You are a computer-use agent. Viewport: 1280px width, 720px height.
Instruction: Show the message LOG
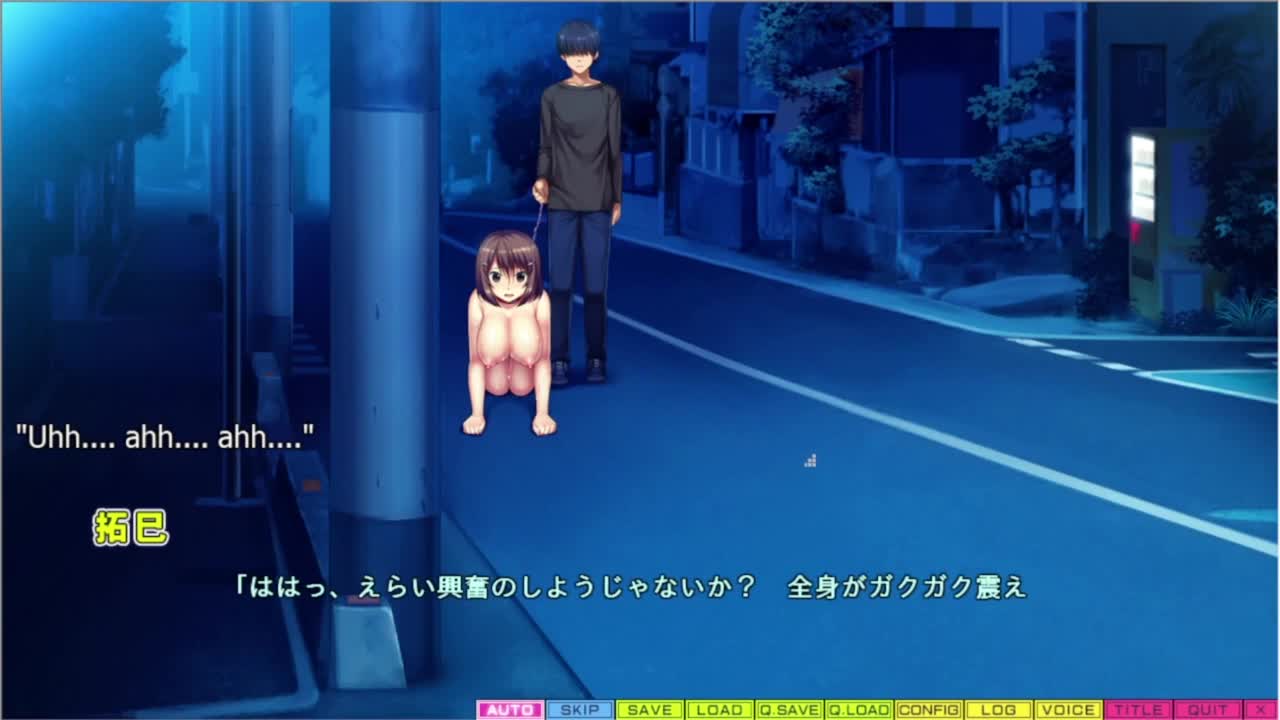click(x=998, y=710)
